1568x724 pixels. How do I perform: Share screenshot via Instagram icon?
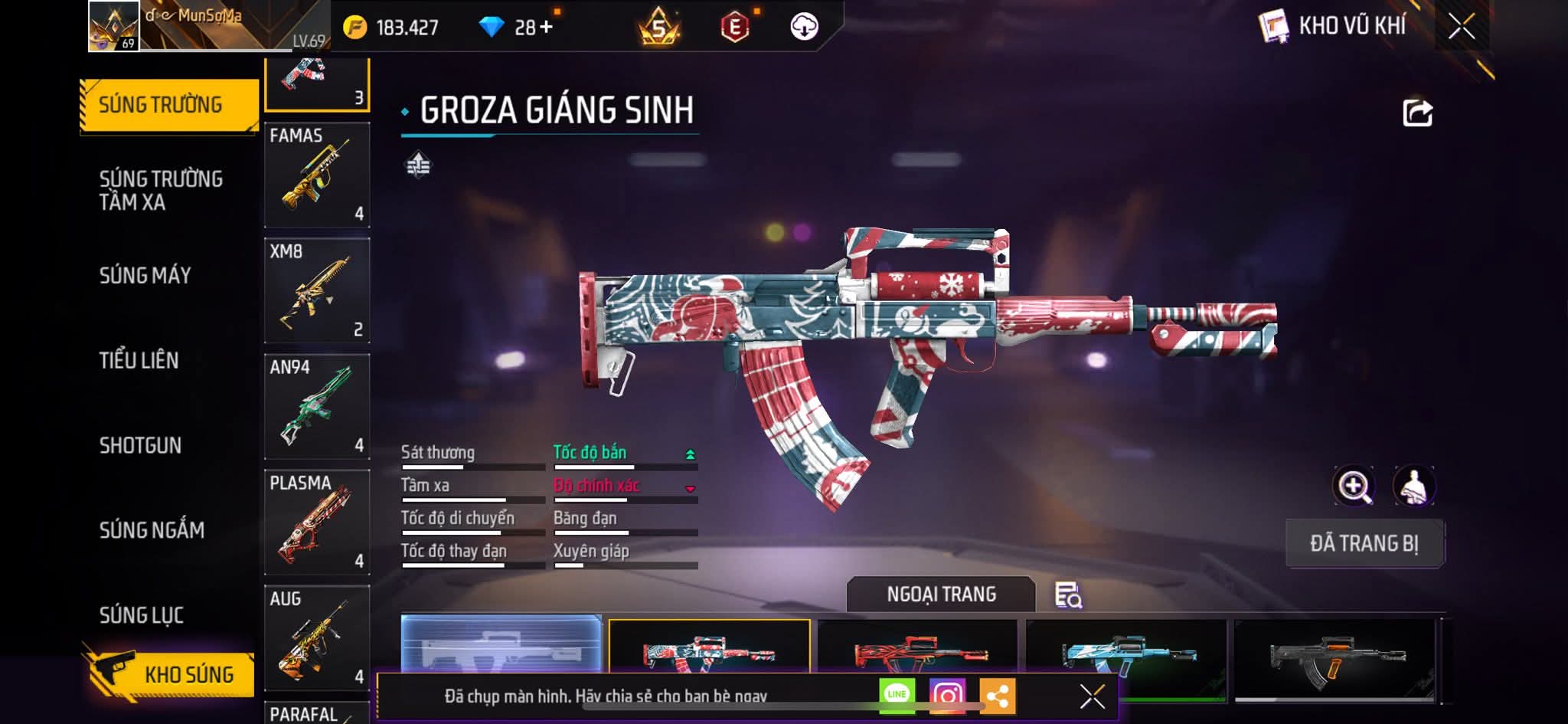pyautogui.click(x=947, y=696)
